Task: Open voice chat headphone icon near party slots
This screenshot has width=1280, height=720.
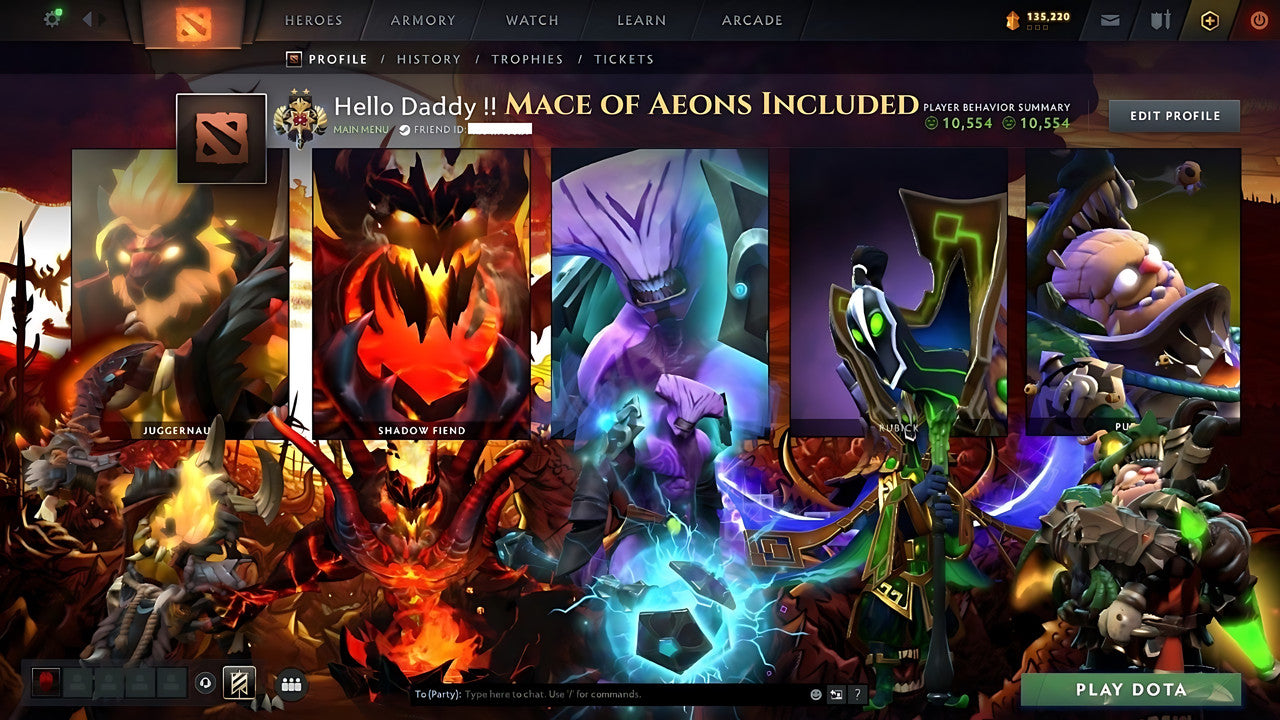Action: (x=204, y=683)
